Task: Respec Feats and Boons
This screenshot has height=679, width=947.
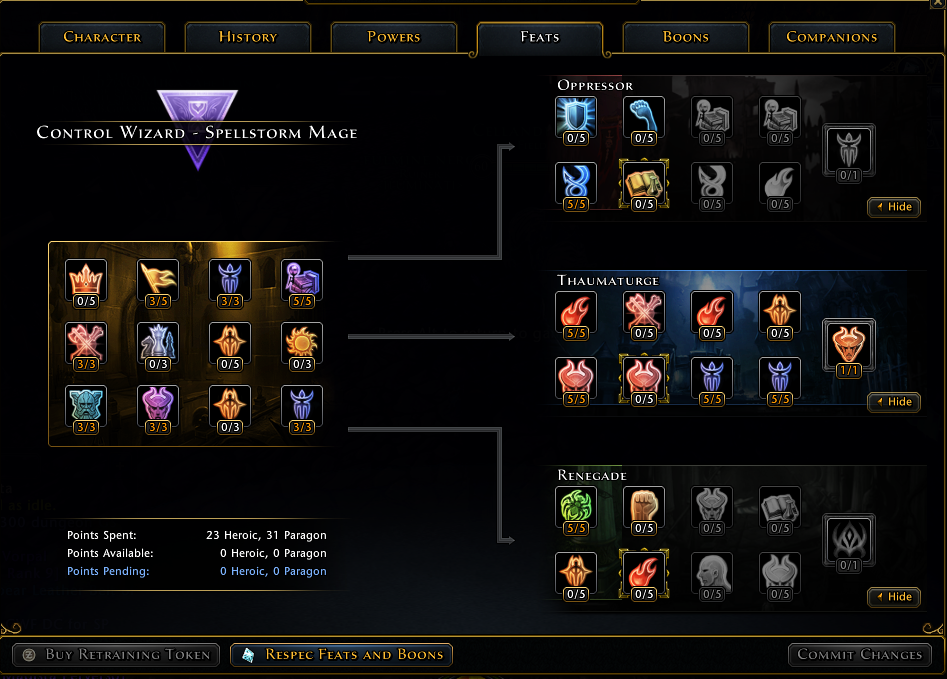Action: click(342, 655)
